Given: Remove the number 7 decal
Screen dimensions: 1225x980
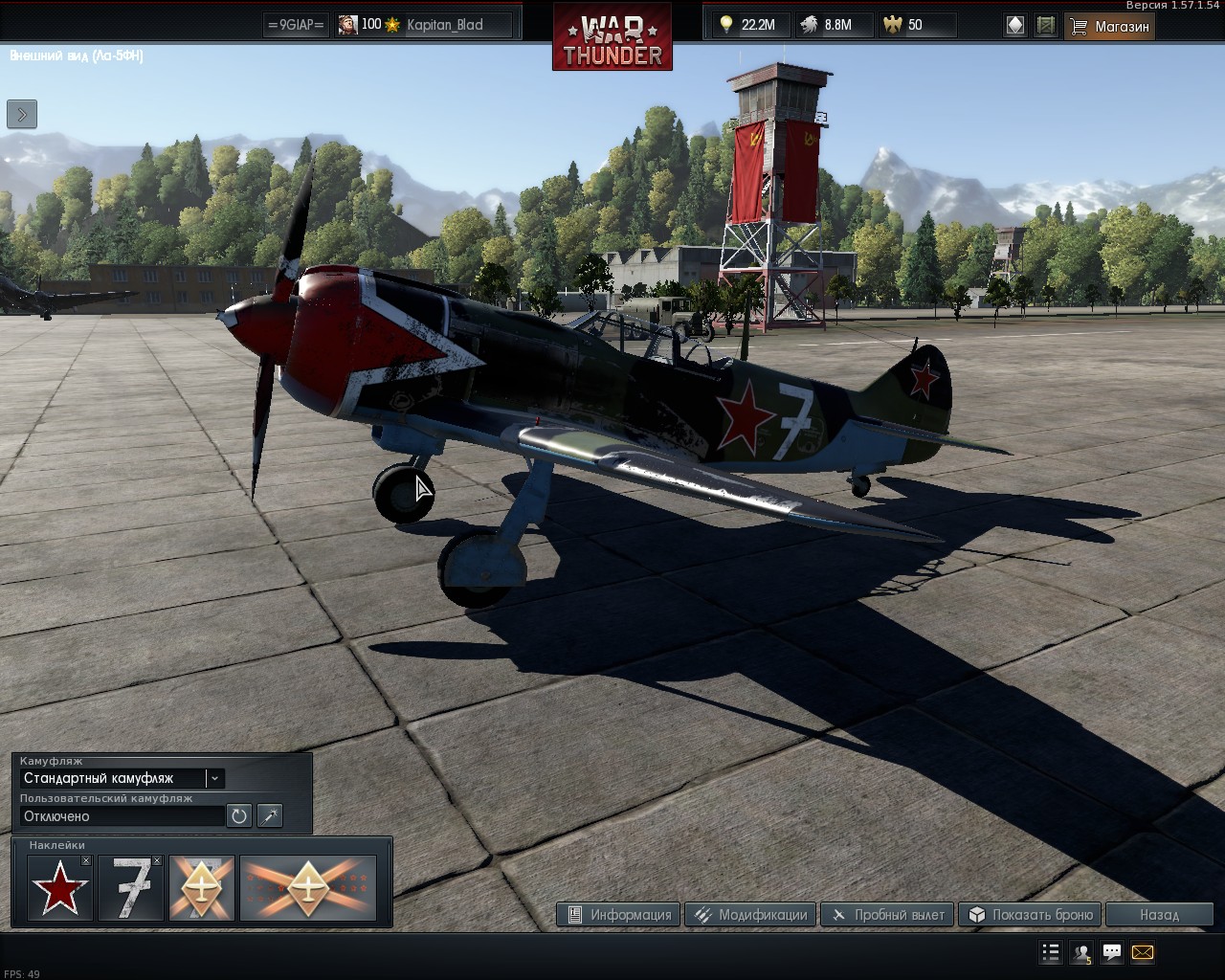Looking at the screenshot, I should tap(157, 861).
